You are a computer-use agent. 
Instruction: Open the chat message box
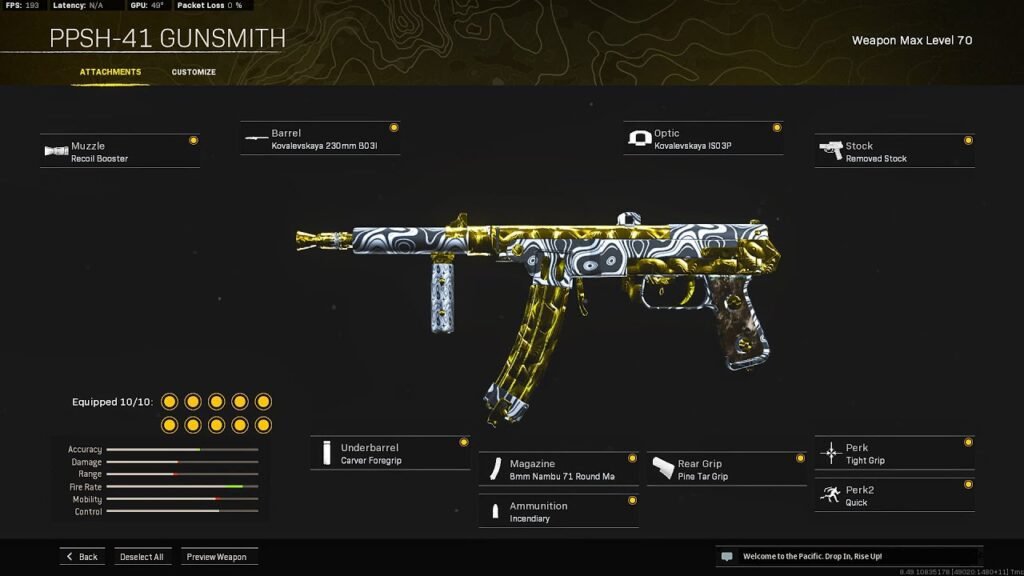click(848, 556)
